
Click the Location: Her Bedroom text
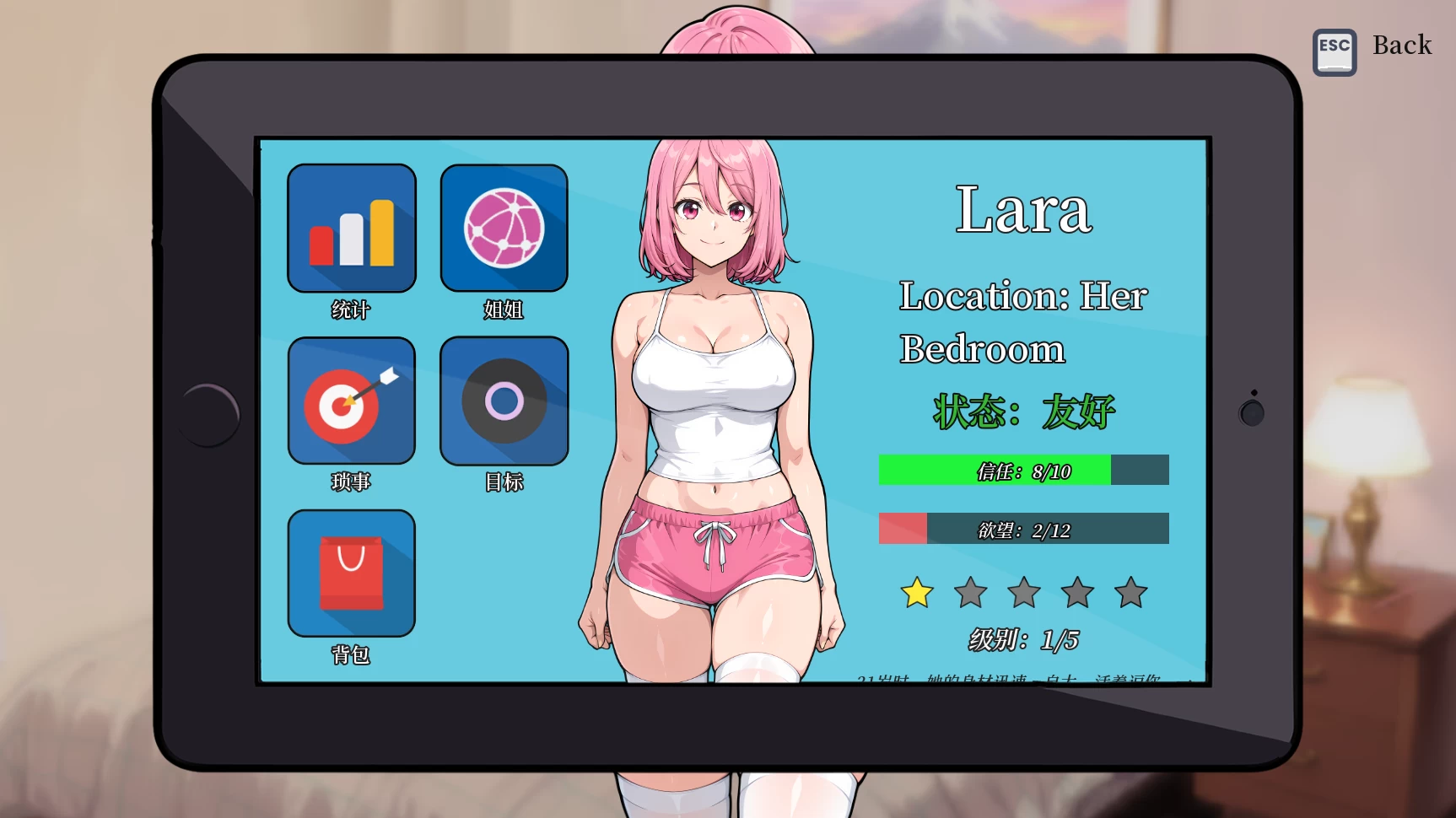coord(1022,322)
